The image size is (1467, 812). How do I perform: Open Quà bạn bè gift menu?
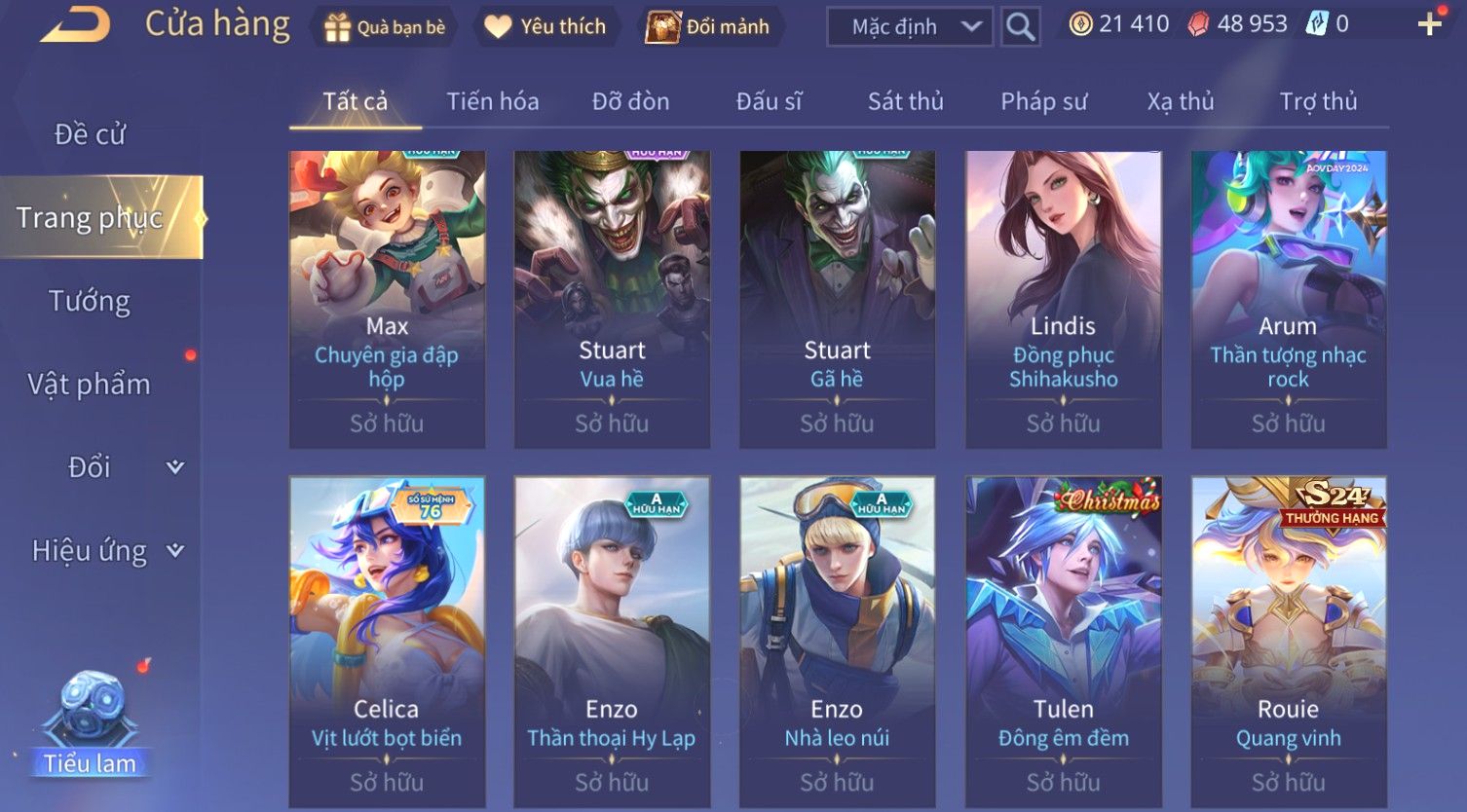click(x=385, y=26)
